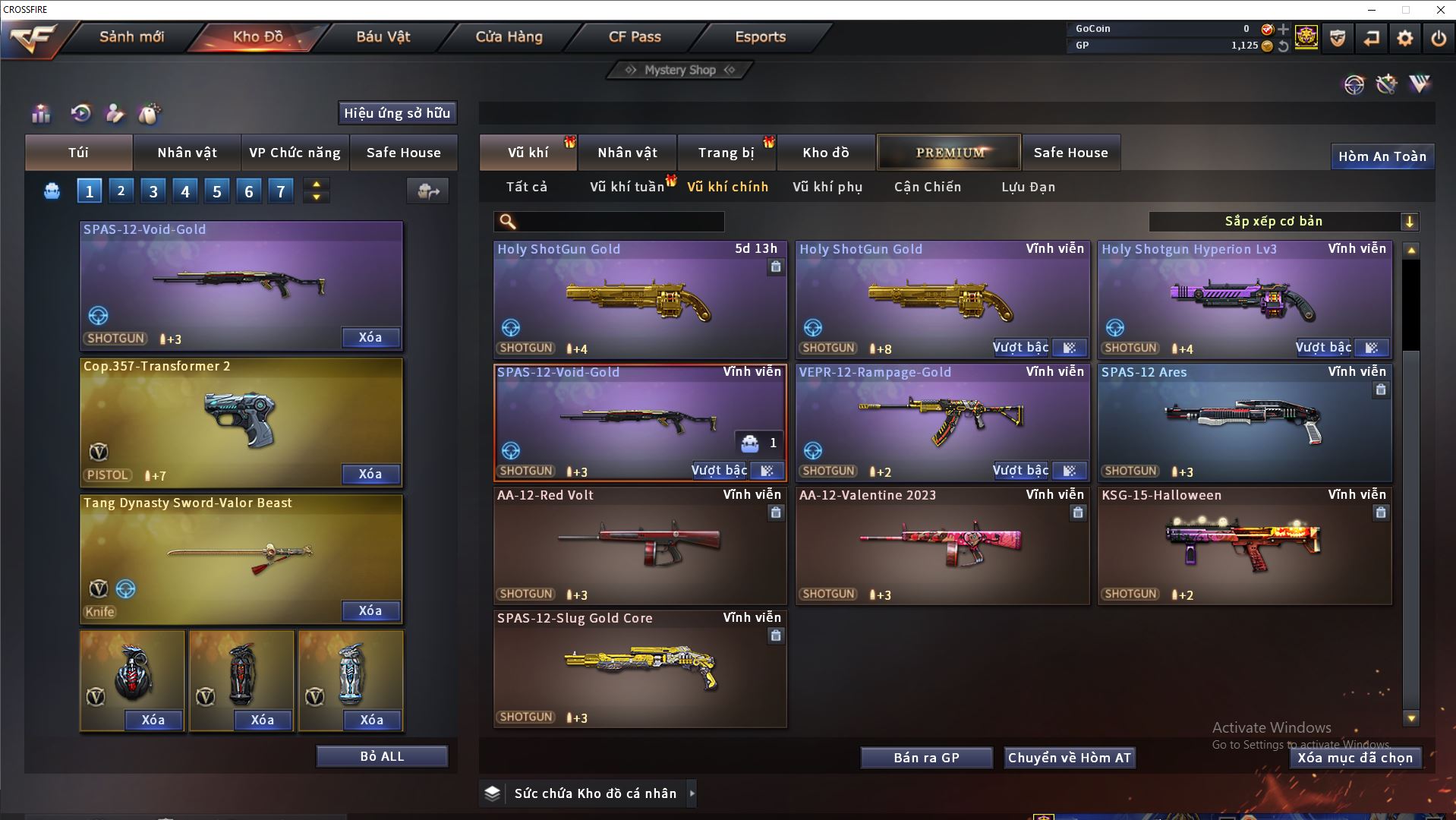The width and height of the screenshot is (1456, 820).
Task: Show the Cận Chiến melee filter
Action: click(x=927, y=187)
